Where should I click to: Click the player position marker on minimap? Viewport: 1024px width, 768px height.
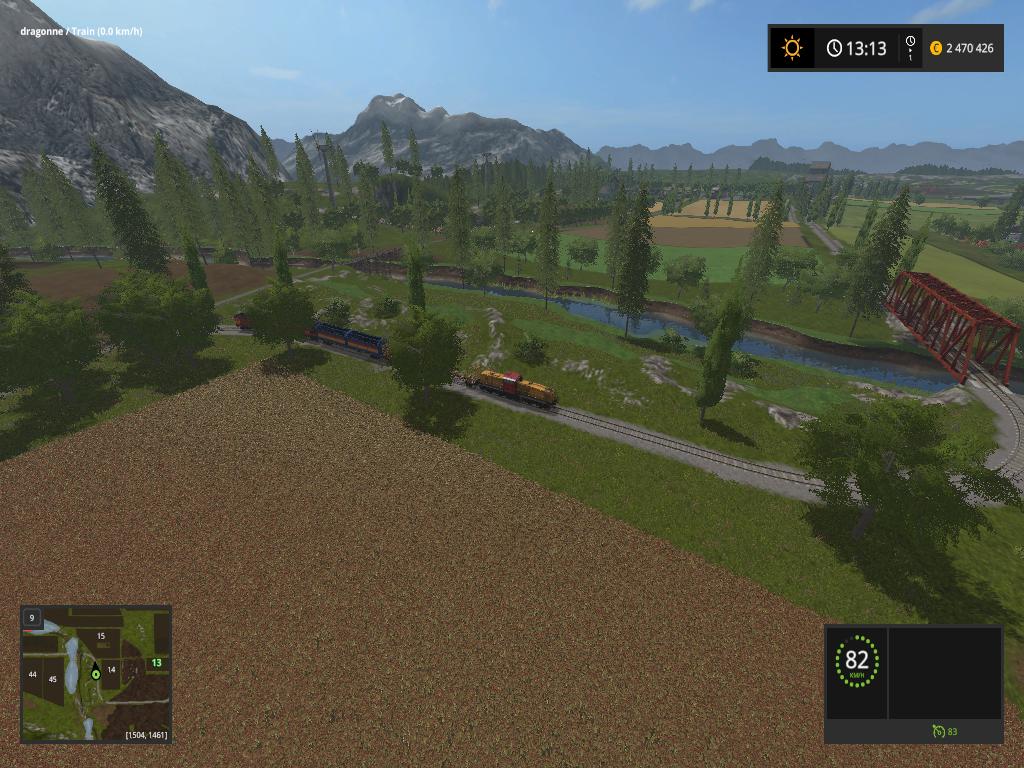tap(96, 672)
